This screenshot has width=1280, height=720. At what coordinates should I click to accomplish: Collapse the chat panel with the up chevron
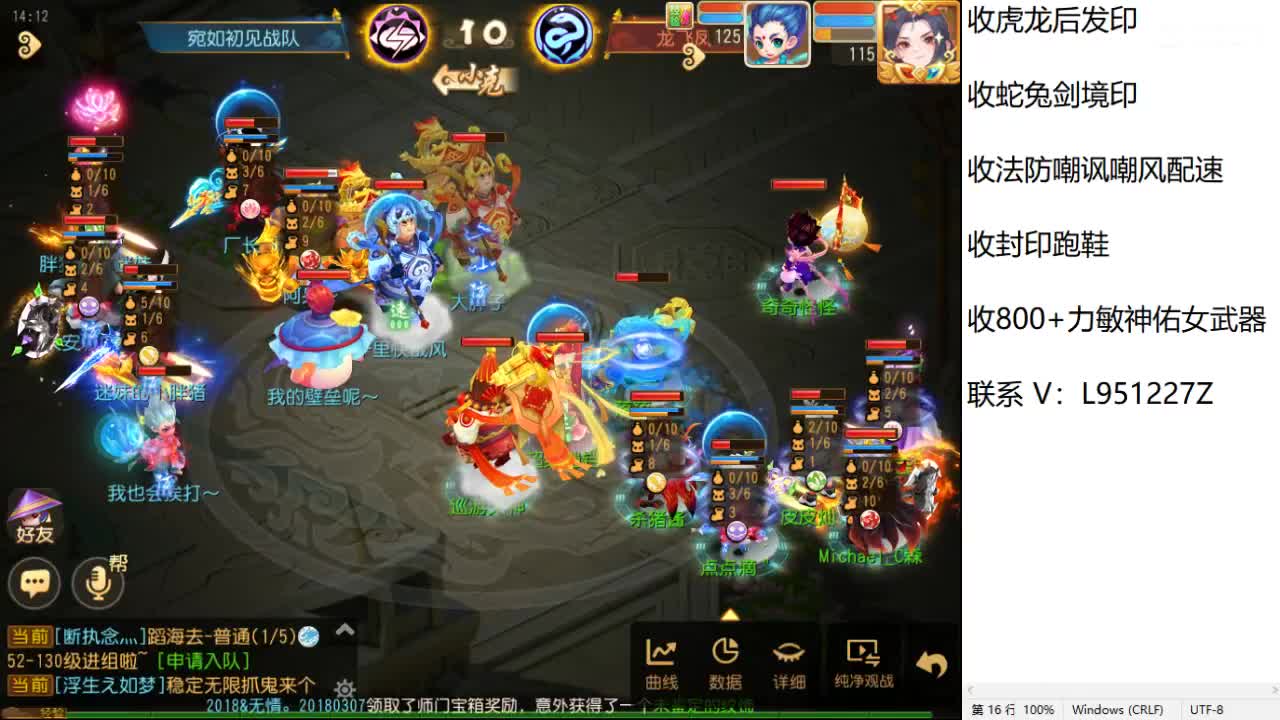(x=345, y=630)
